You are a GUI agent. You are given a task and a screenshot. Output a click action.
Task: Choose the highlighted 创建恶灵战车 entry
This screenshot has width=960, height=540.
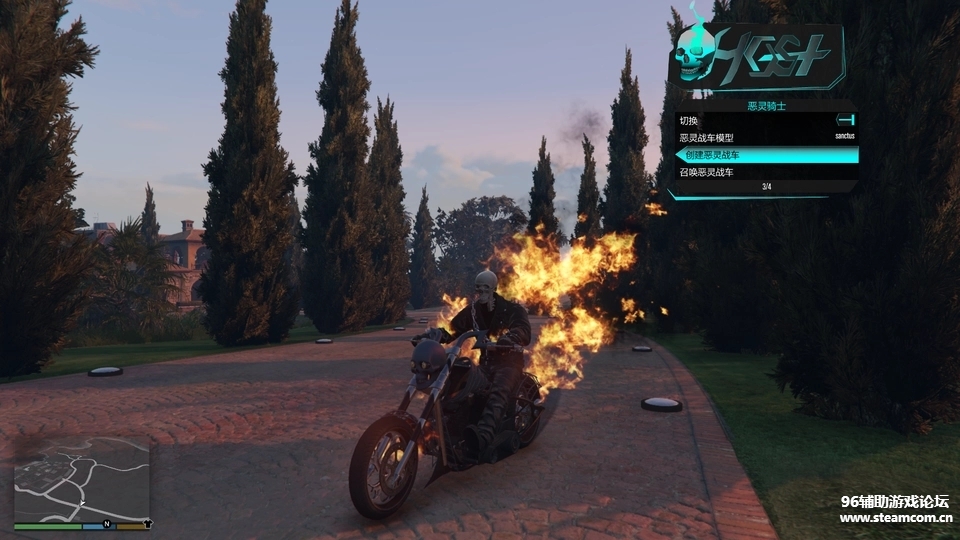click(766, 155)
